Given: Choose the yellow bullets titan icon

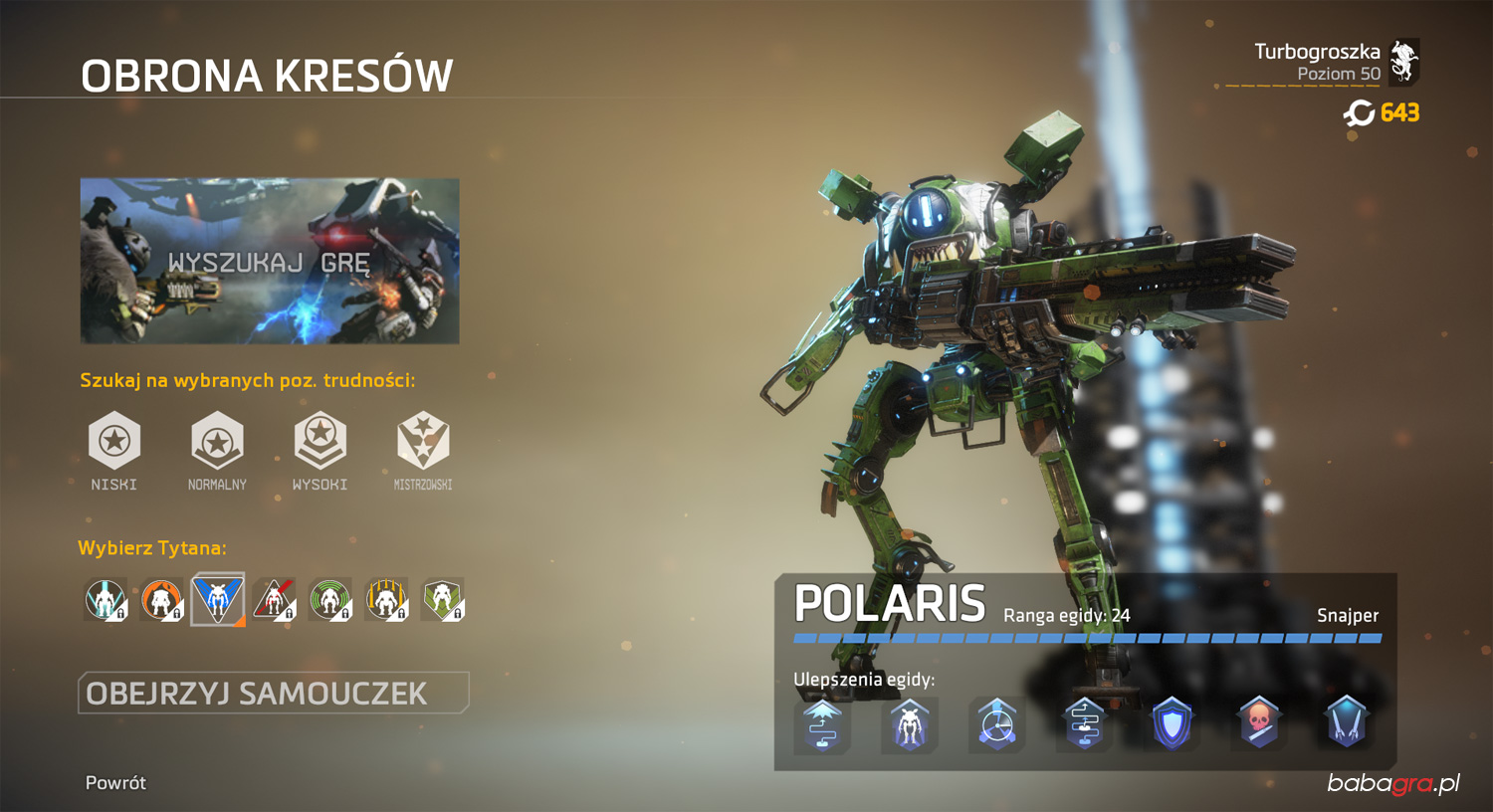Looking at the screenshot, I should point(386,600).
